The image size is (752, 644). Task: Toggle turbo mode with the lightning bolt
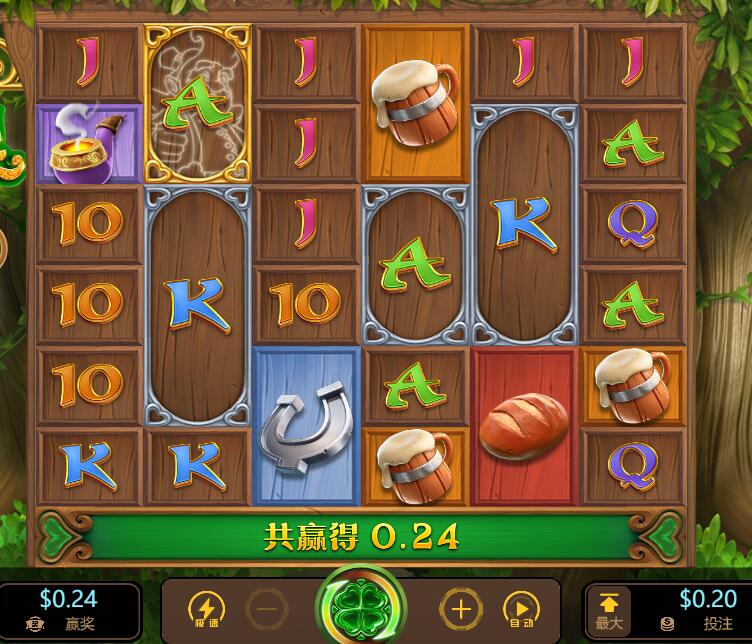click(206, 607)
